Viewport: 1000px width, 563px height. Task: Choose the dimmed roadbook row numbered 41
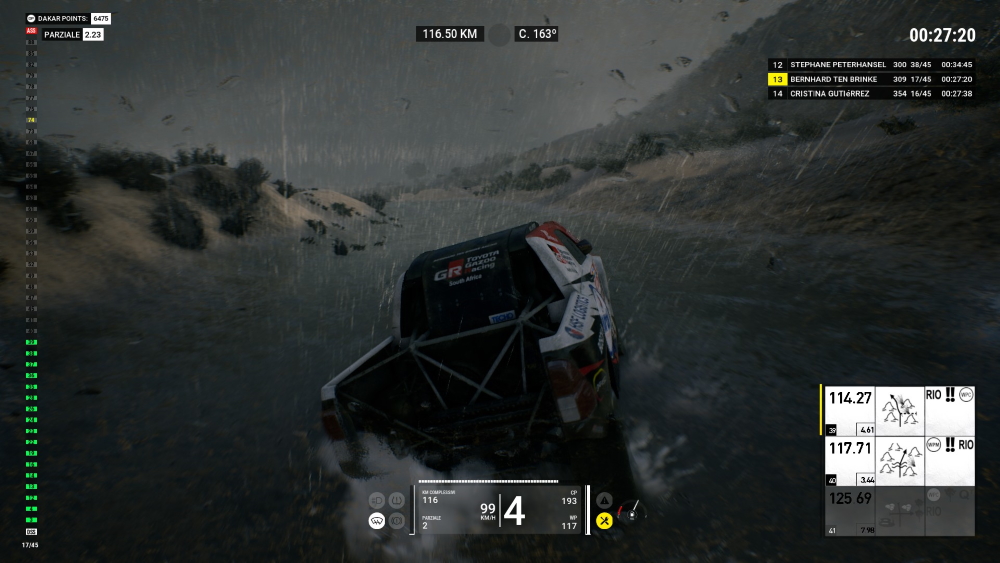coord(897,510)
